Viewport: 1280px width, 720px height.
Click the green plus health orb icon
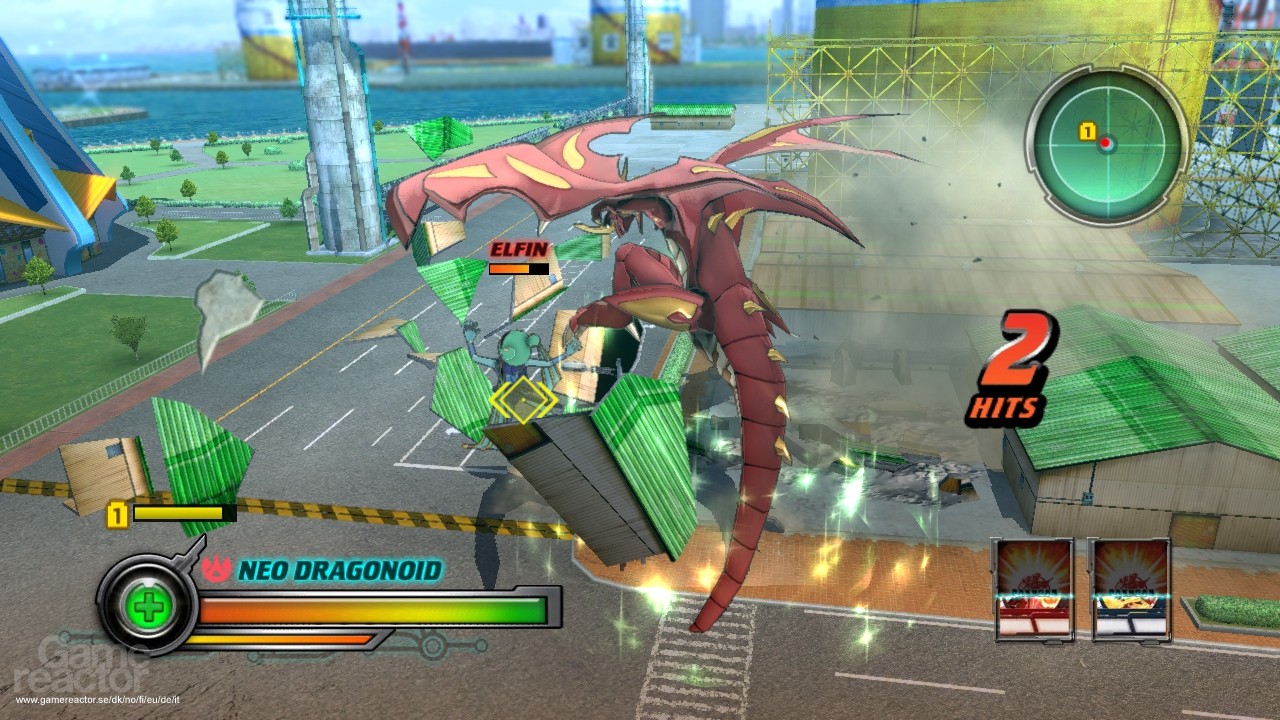[x=148, y=607]
